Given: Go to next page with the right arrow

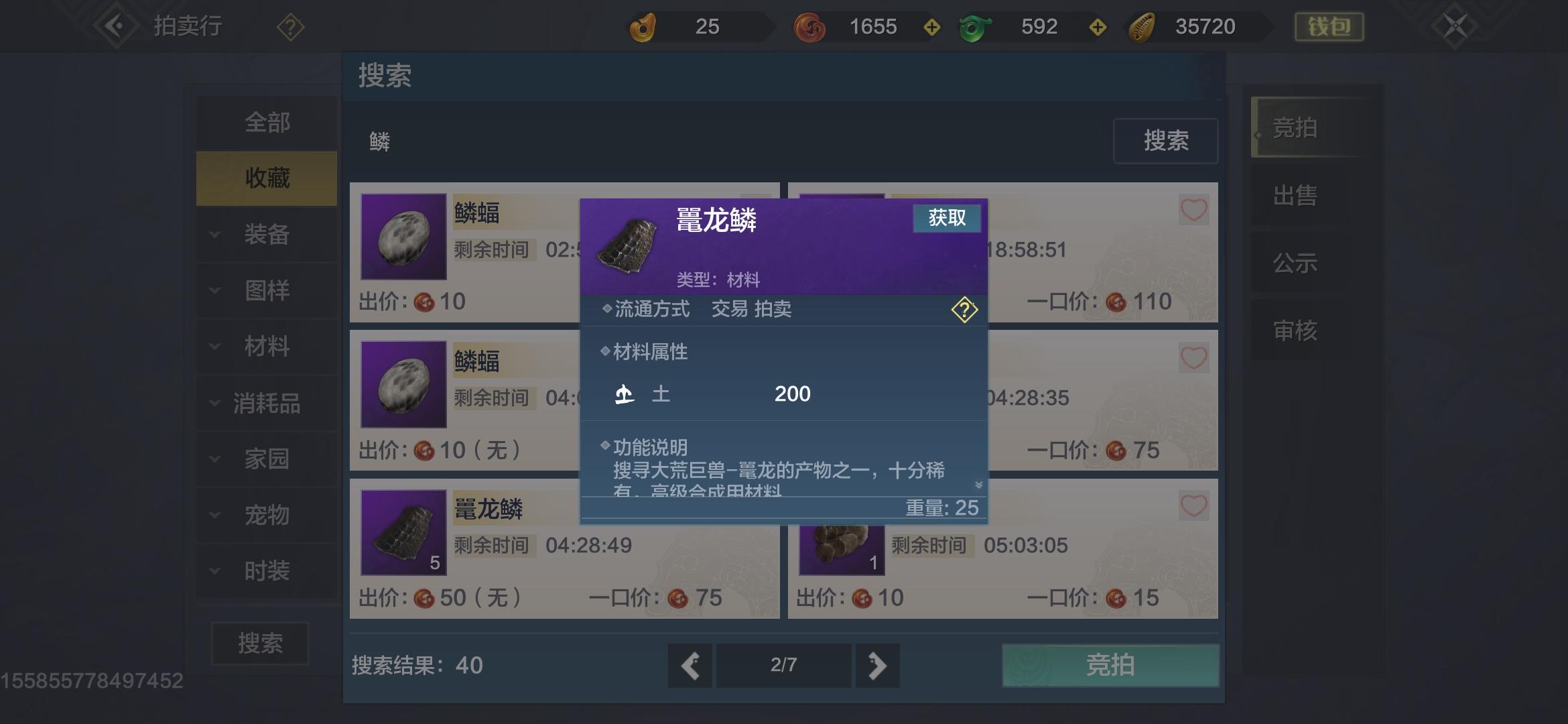Looking at the screenshot, I should (877, 666).
